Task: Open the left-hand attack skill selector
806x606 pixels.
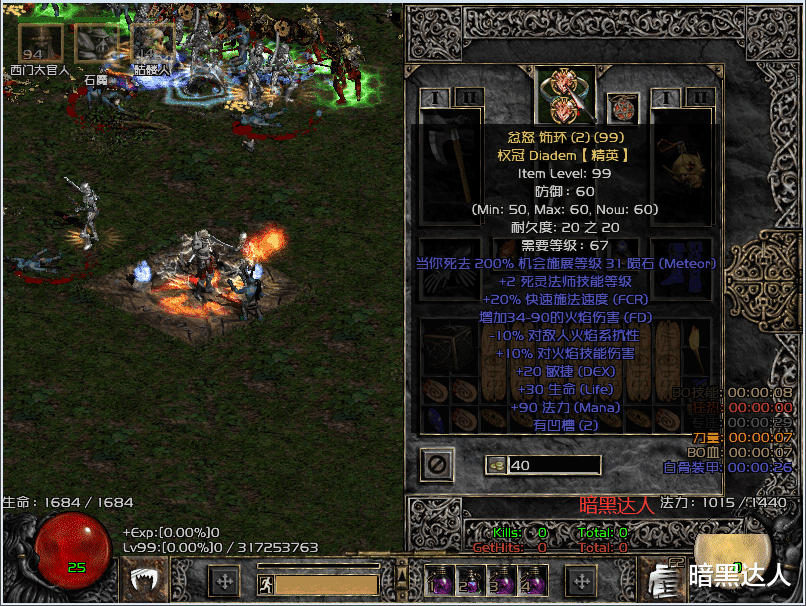Action: (146, 579)
